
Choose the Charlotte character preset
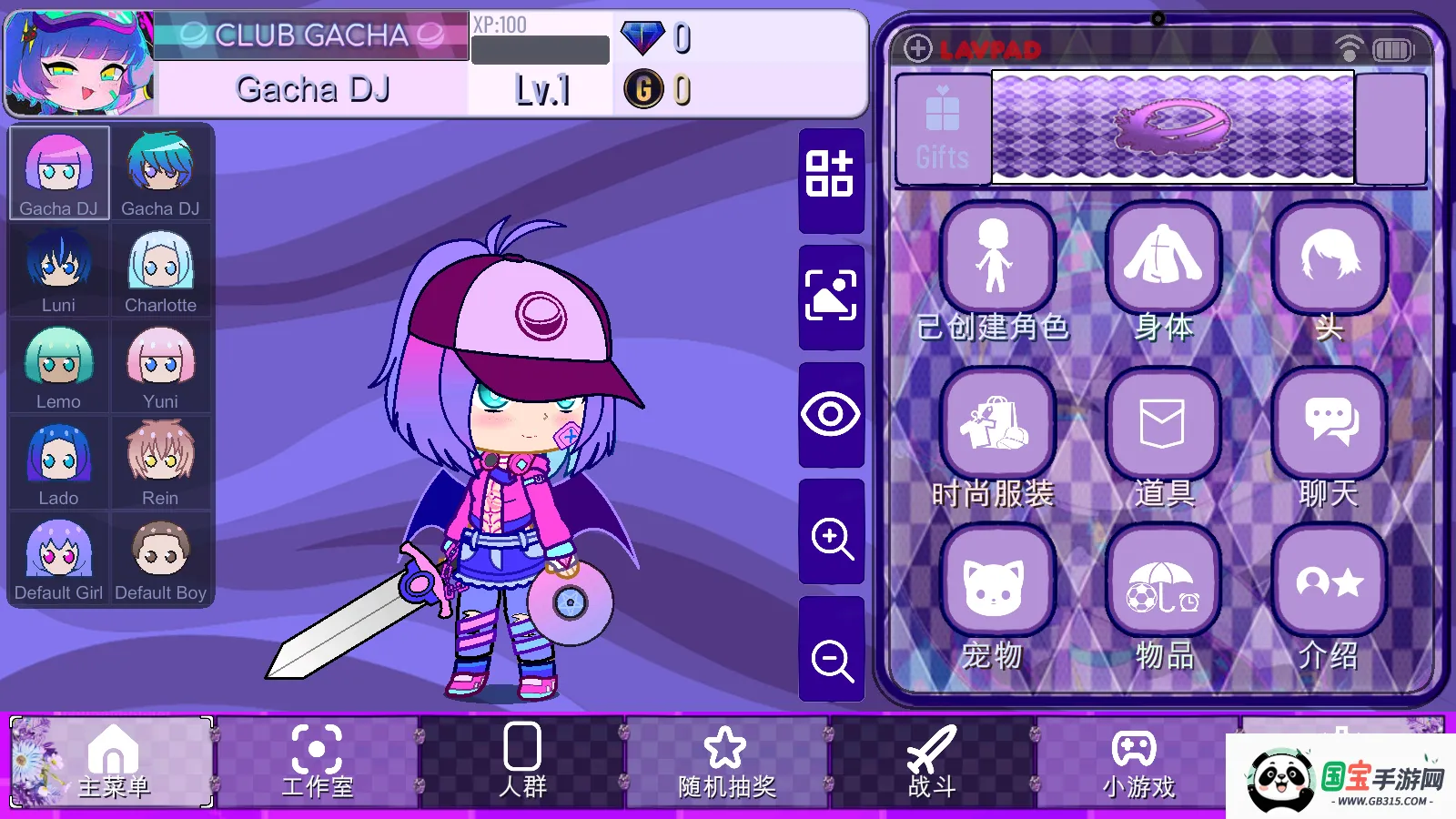[160, 270]
